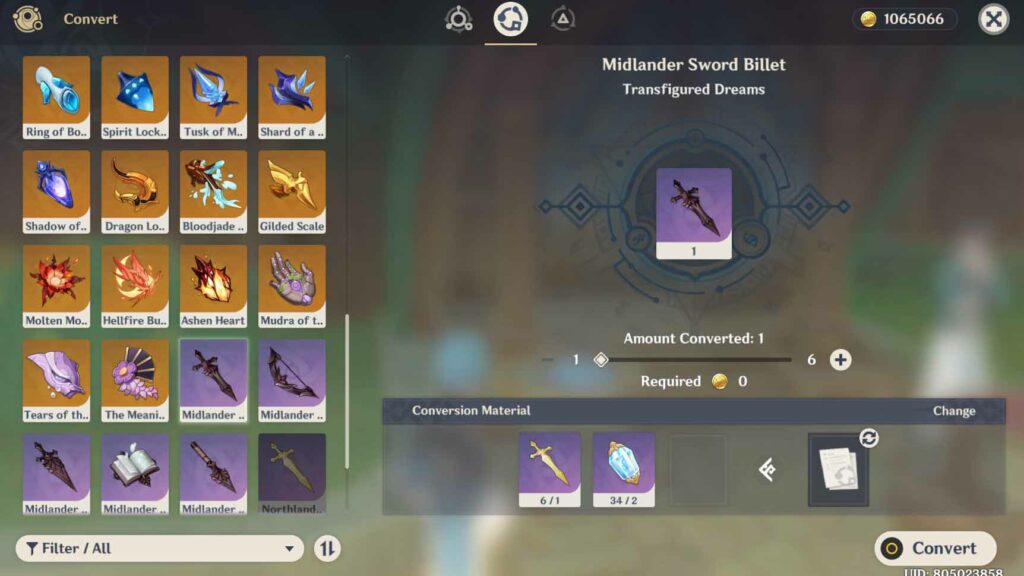Select the Dragon Lord's Crown item
This screenshot has width=1024, height=576.
tap(135, 191)
